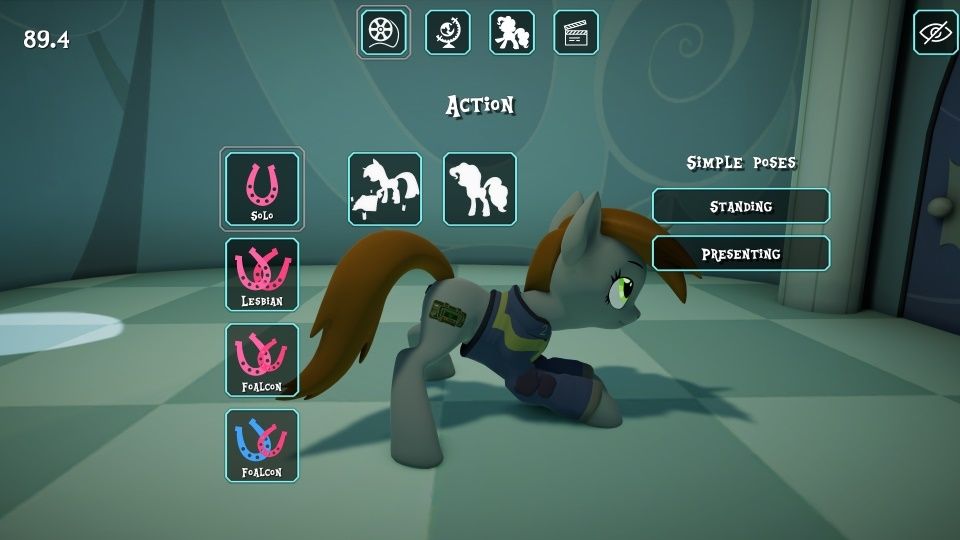960x540 pixels.
Task: Select the Standing simple pose
Action: point(741,206)
